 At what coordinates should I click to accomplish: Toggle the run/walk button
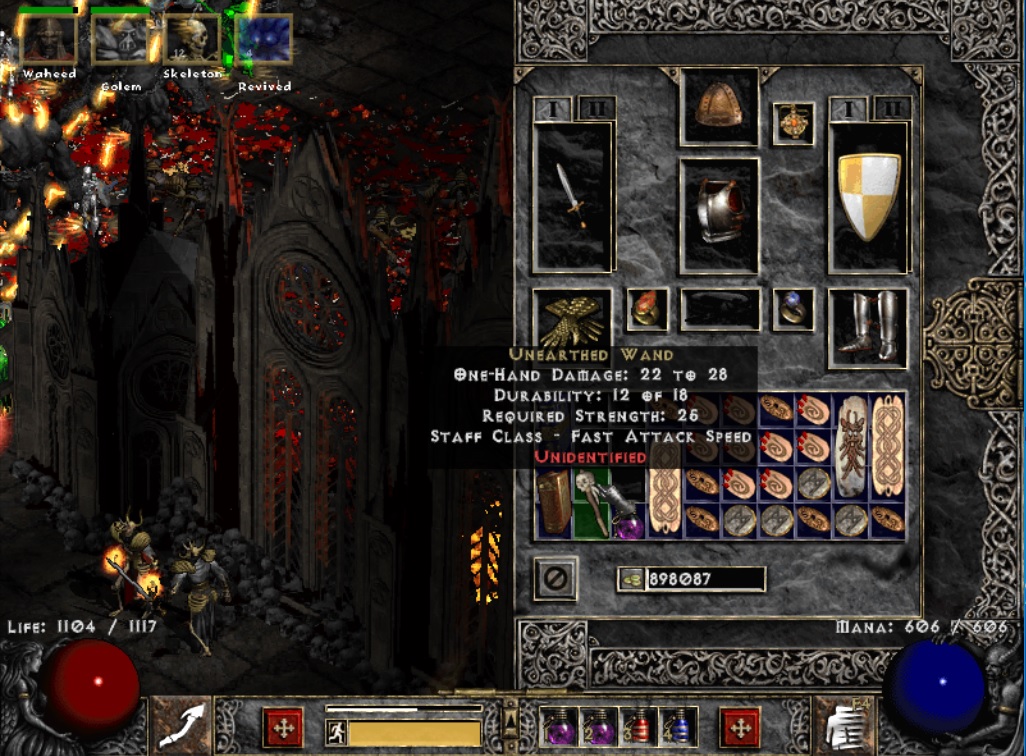pos(336,731)
